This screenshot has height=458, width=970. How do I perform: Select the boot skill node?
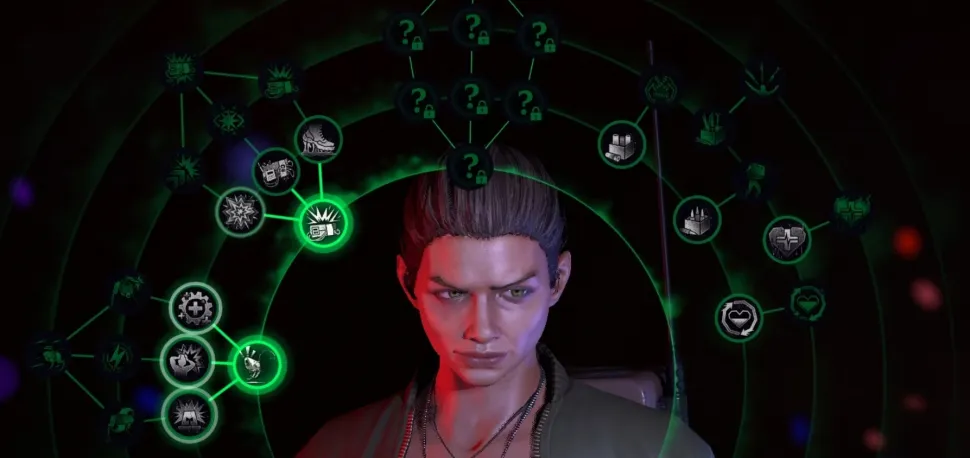tap(318, 139)
